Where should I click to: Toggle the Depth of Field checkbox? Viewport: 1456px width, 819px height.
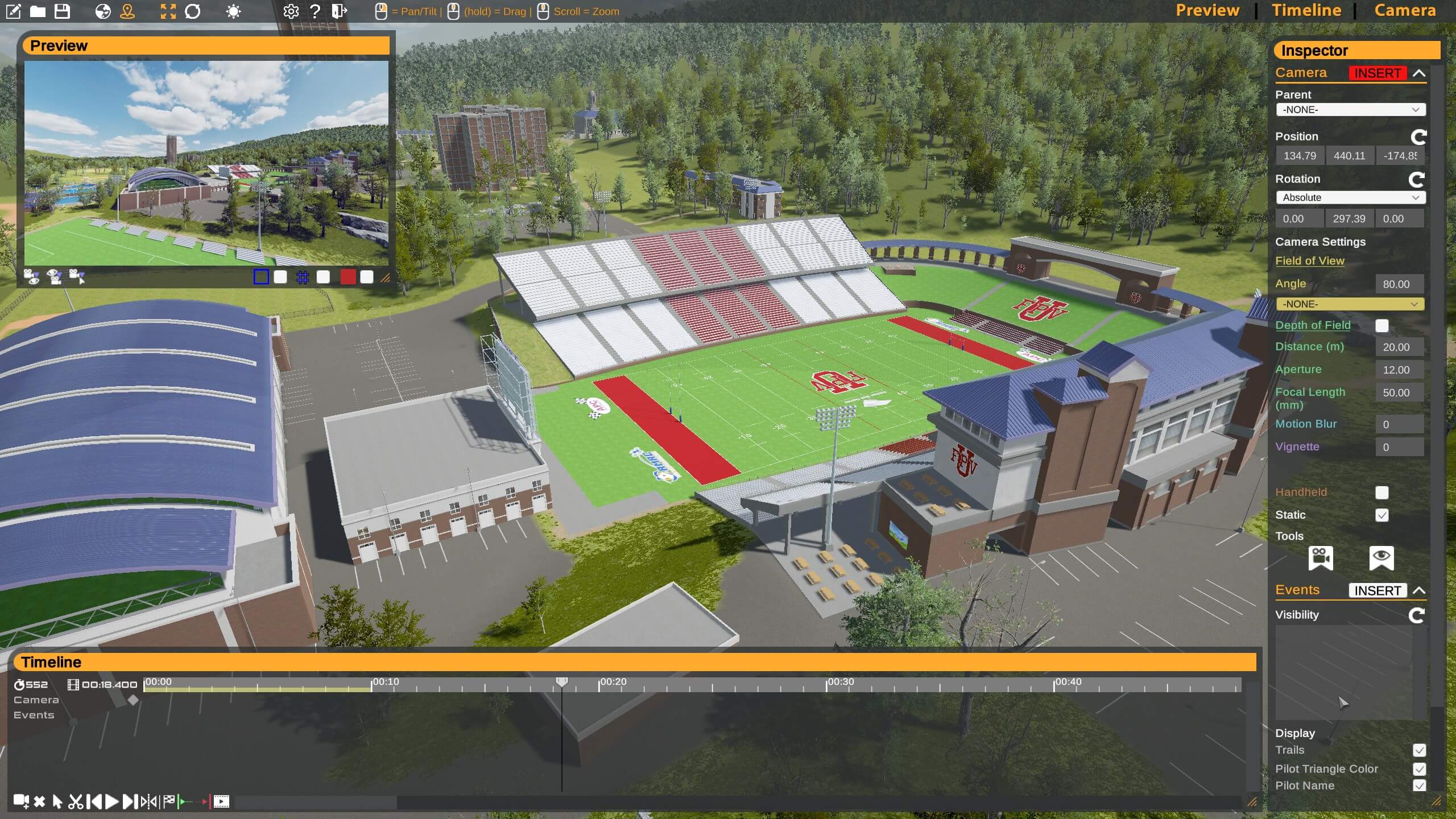tap(1381, 326)
